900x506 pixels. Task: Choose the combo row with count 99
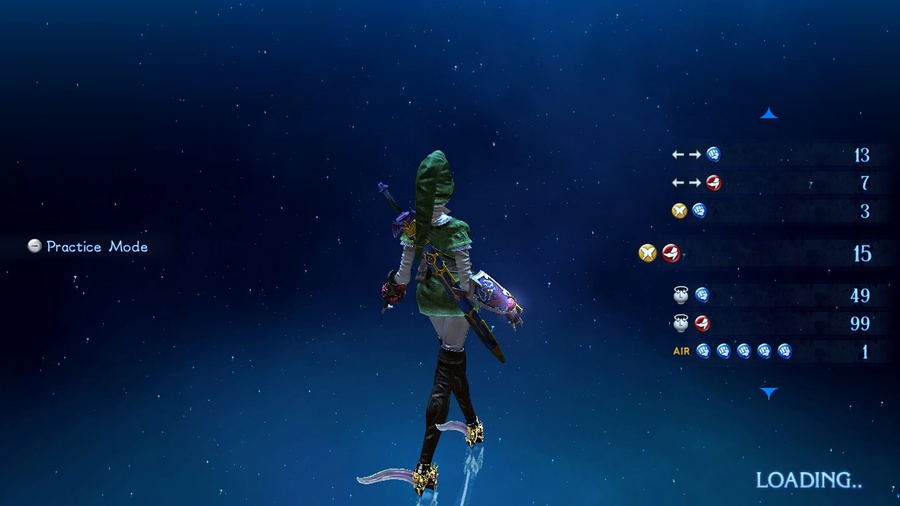pos(770,323)
